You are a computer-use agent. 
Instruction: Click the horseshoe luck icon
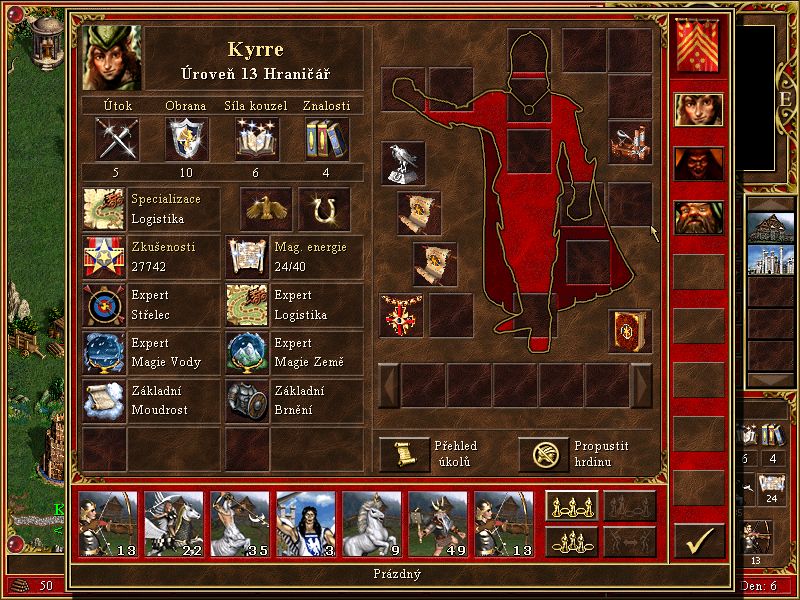323,208
